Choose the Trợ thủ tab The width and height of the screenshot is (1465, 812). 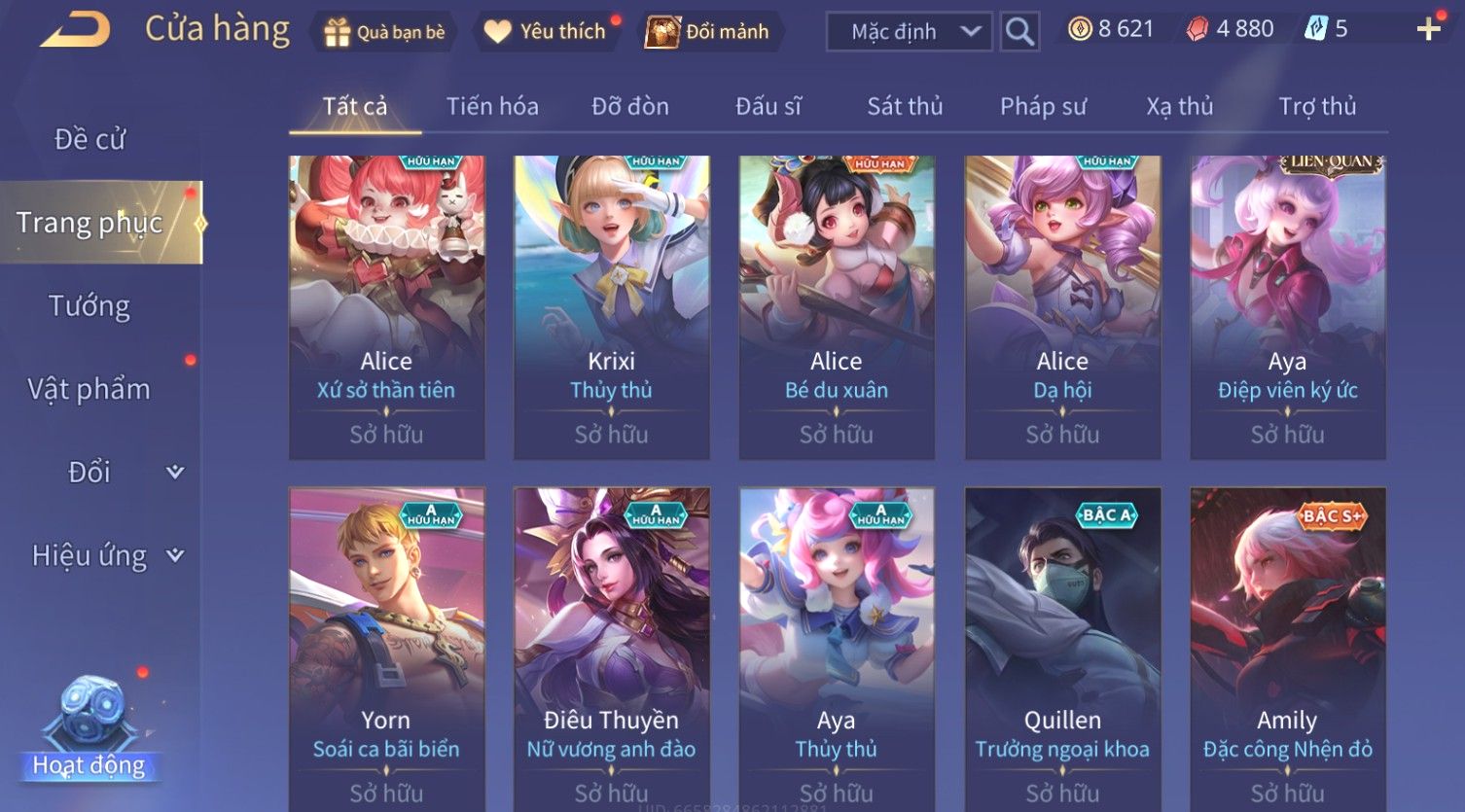[x=1317, y=107]
